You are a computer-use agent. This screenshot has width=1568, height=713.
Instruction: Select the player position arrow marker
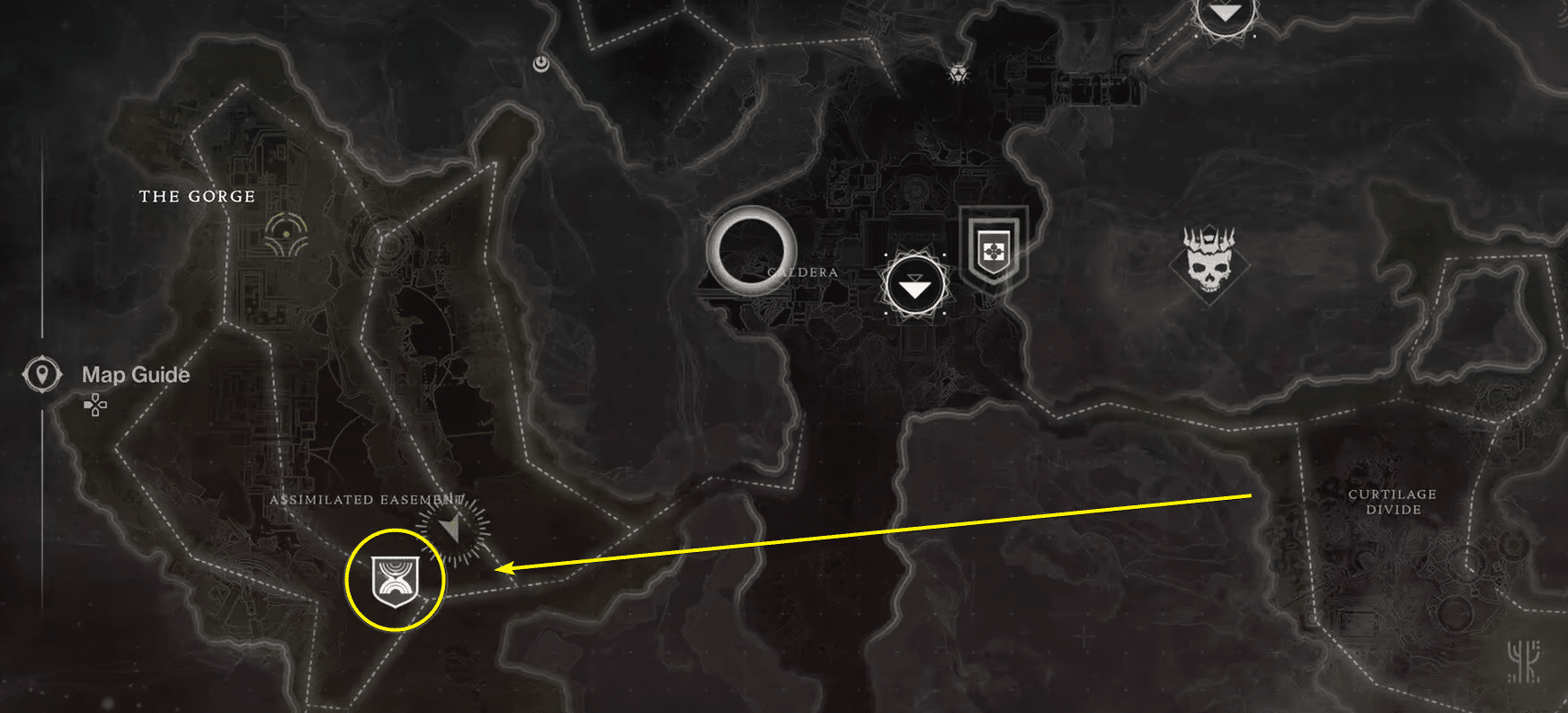pos(452,526)
